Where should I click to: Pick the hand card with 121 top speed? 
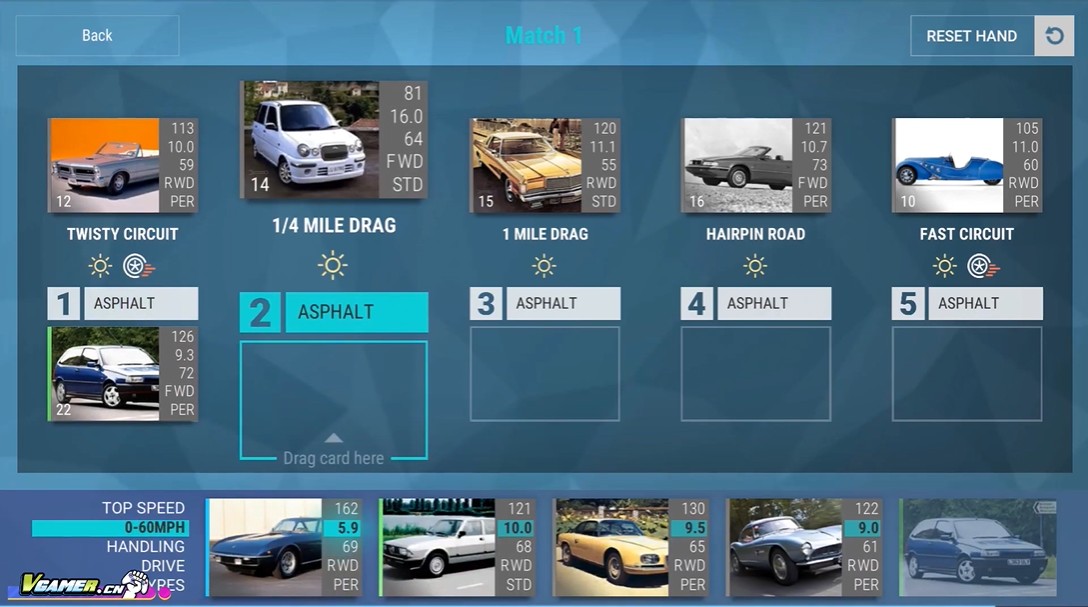click(458, 547)
